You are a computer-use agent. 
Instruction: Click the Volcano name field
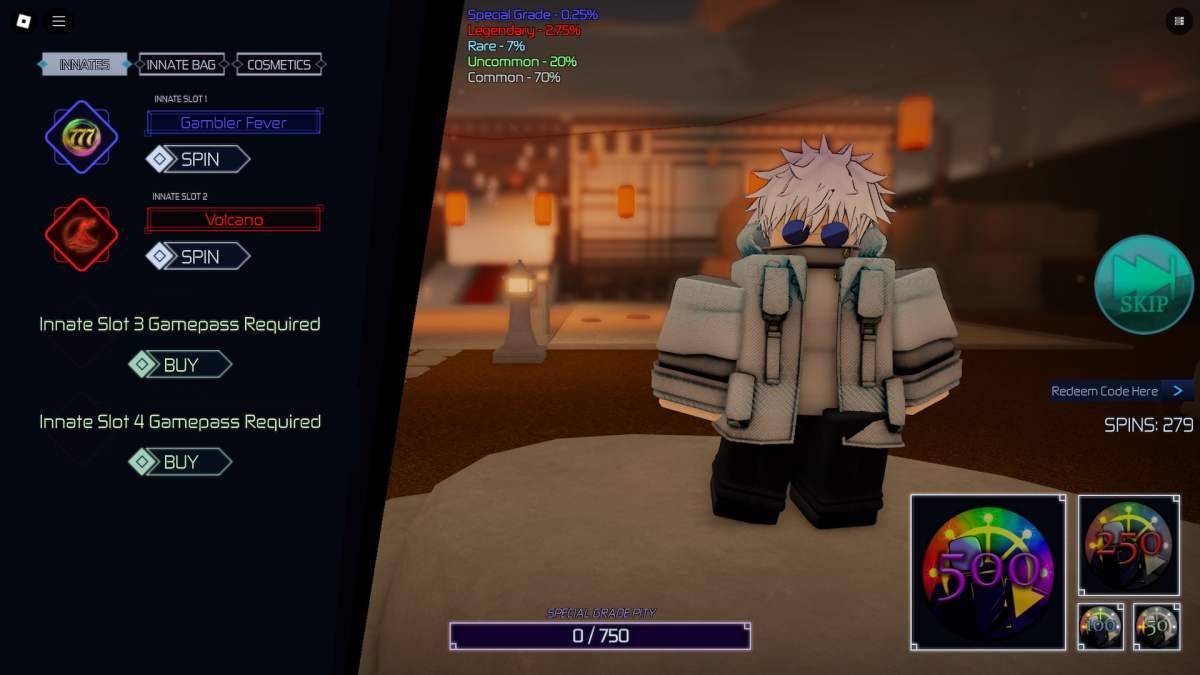tap(233, 220)
